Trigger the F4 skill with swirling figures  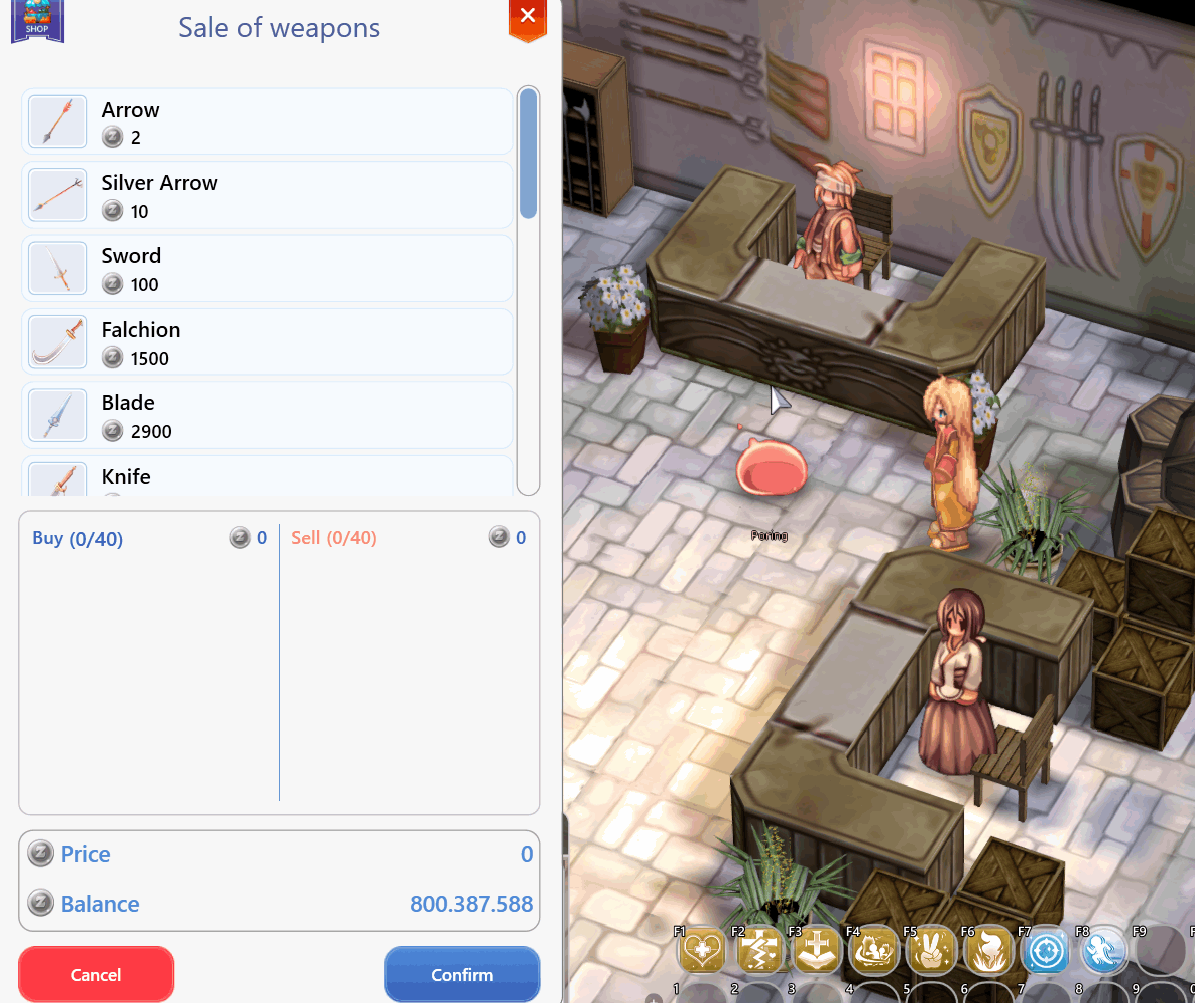coord(874,950)
